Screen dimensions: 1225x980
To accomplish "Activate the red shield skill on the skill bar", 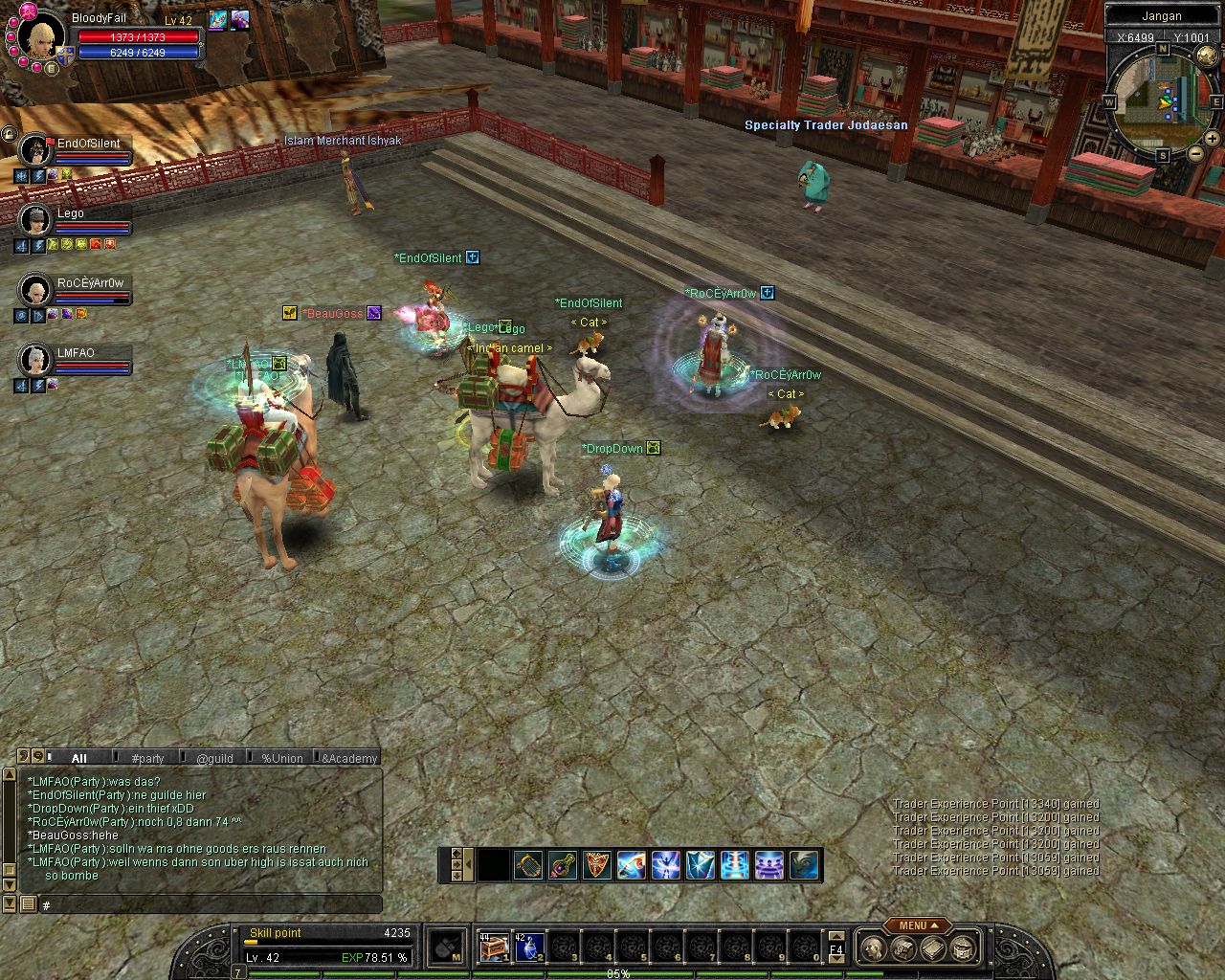I will tap(597, 865).
